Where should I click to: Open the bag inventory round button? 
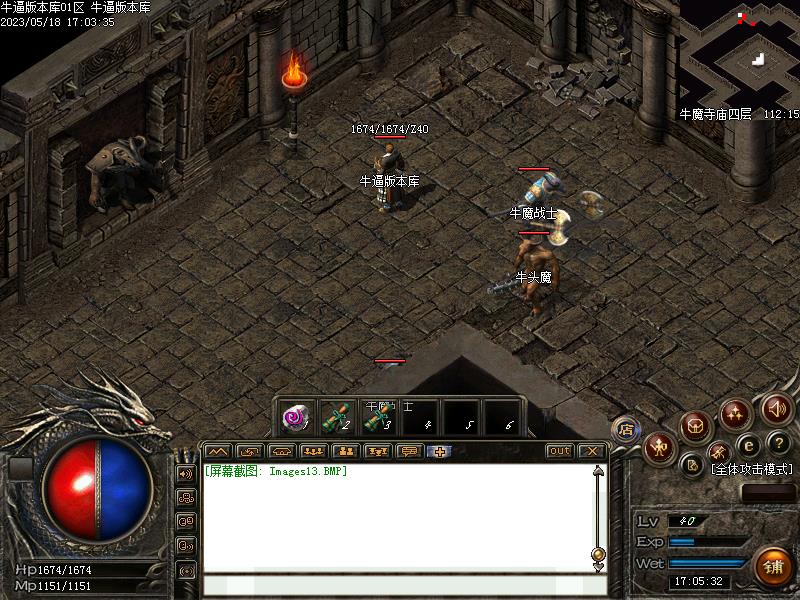tap(696, 426)
